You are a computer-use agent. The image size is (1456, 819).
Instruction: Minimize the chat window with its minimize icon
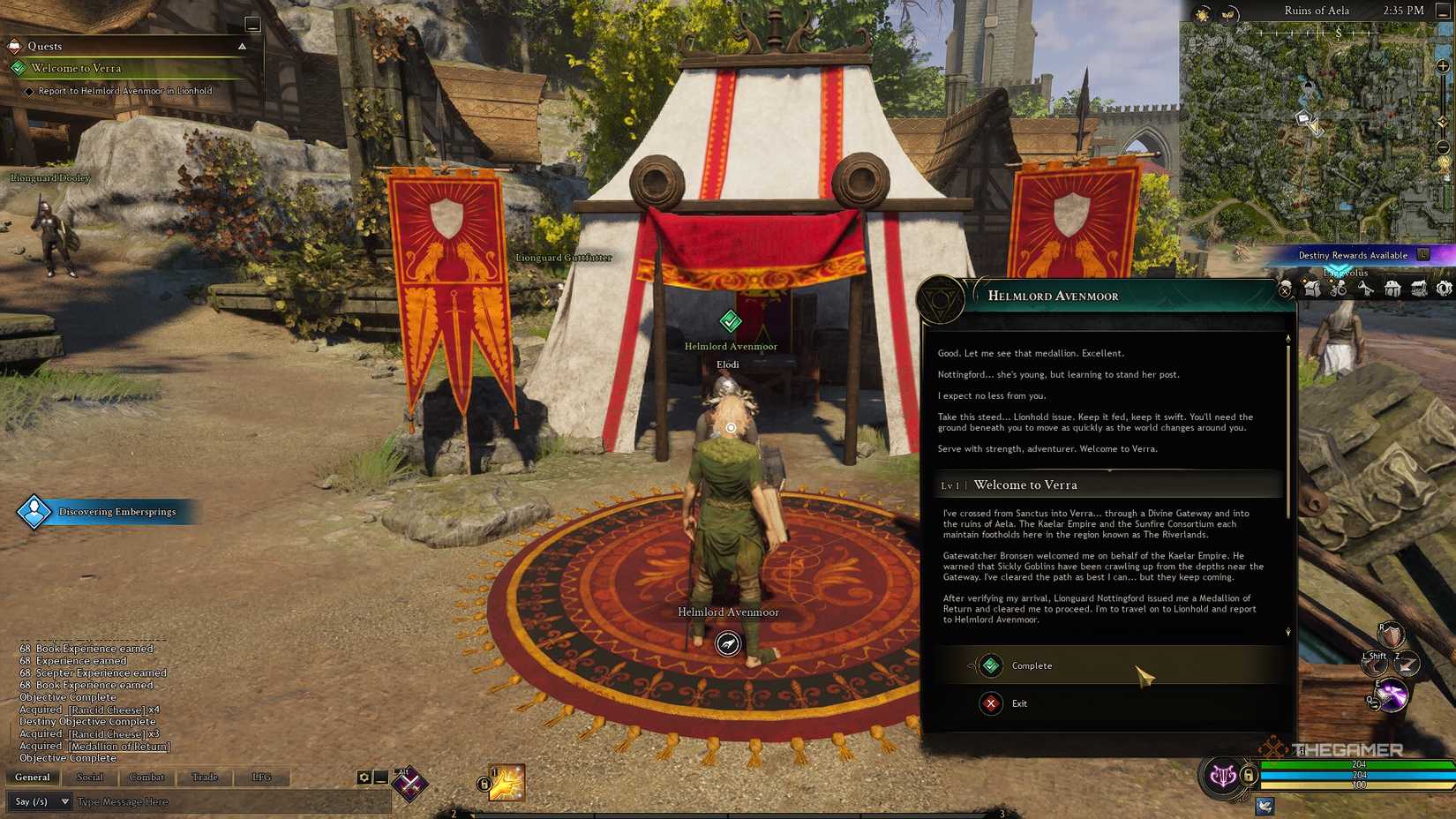(x=379, y=777)
